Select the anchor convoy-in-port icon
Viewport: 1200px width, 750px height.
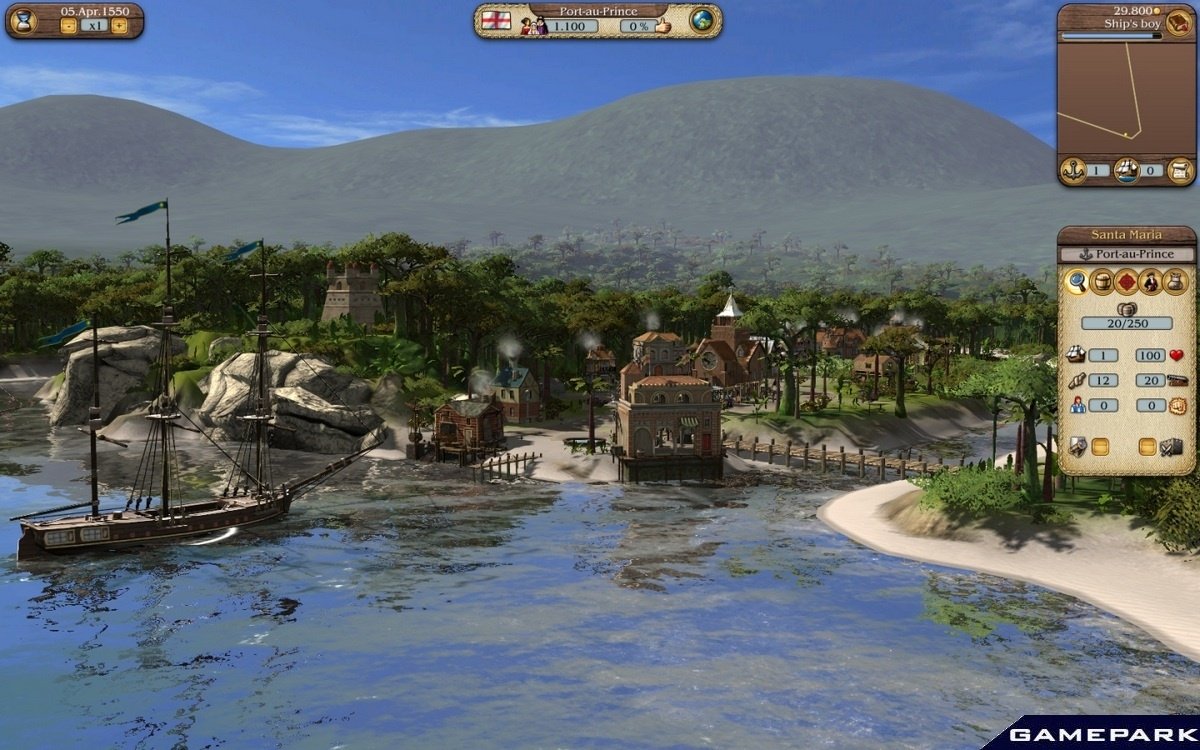pos(1072,170)
